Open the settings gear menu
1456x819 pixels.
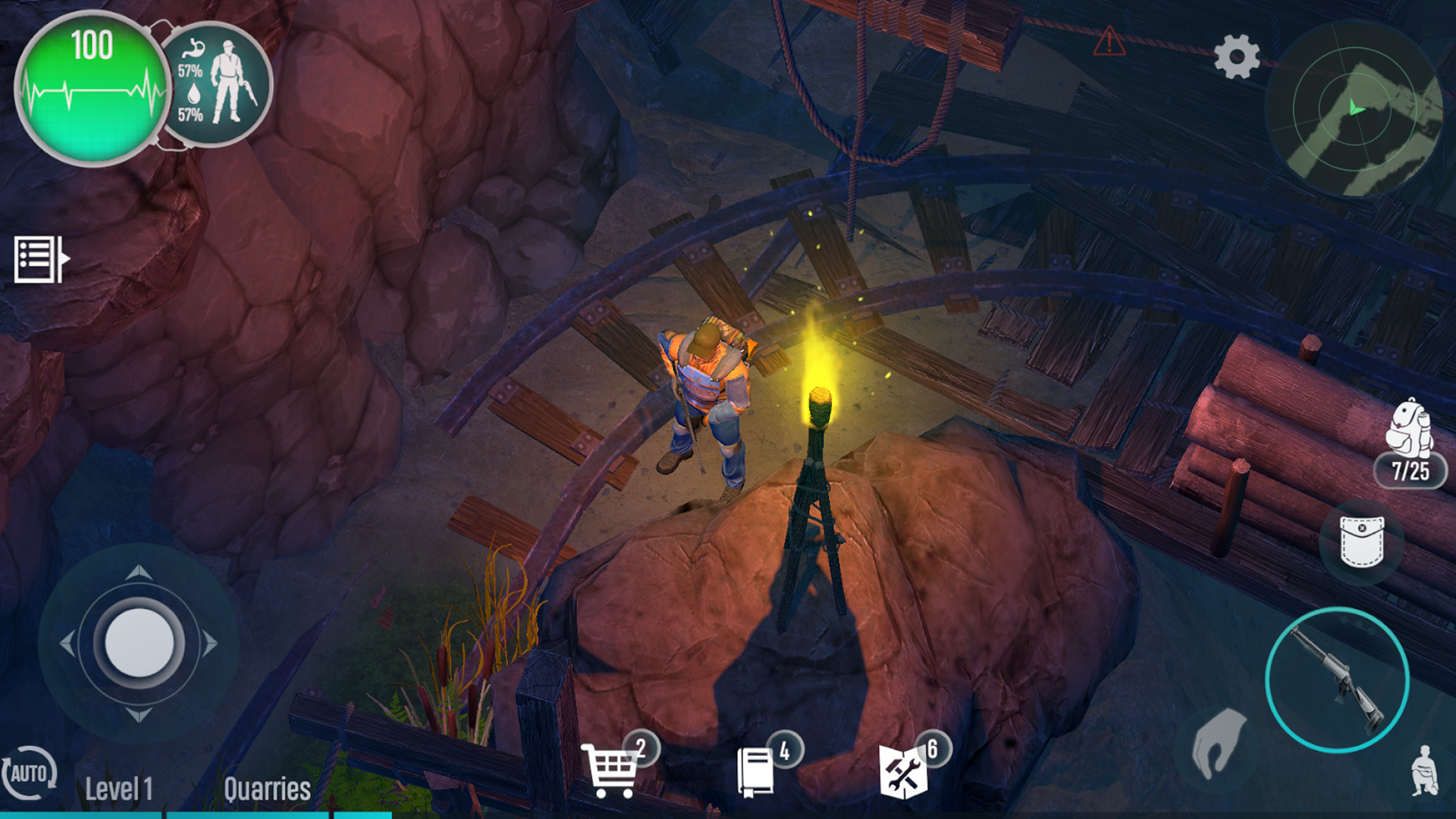[1237, 55]
